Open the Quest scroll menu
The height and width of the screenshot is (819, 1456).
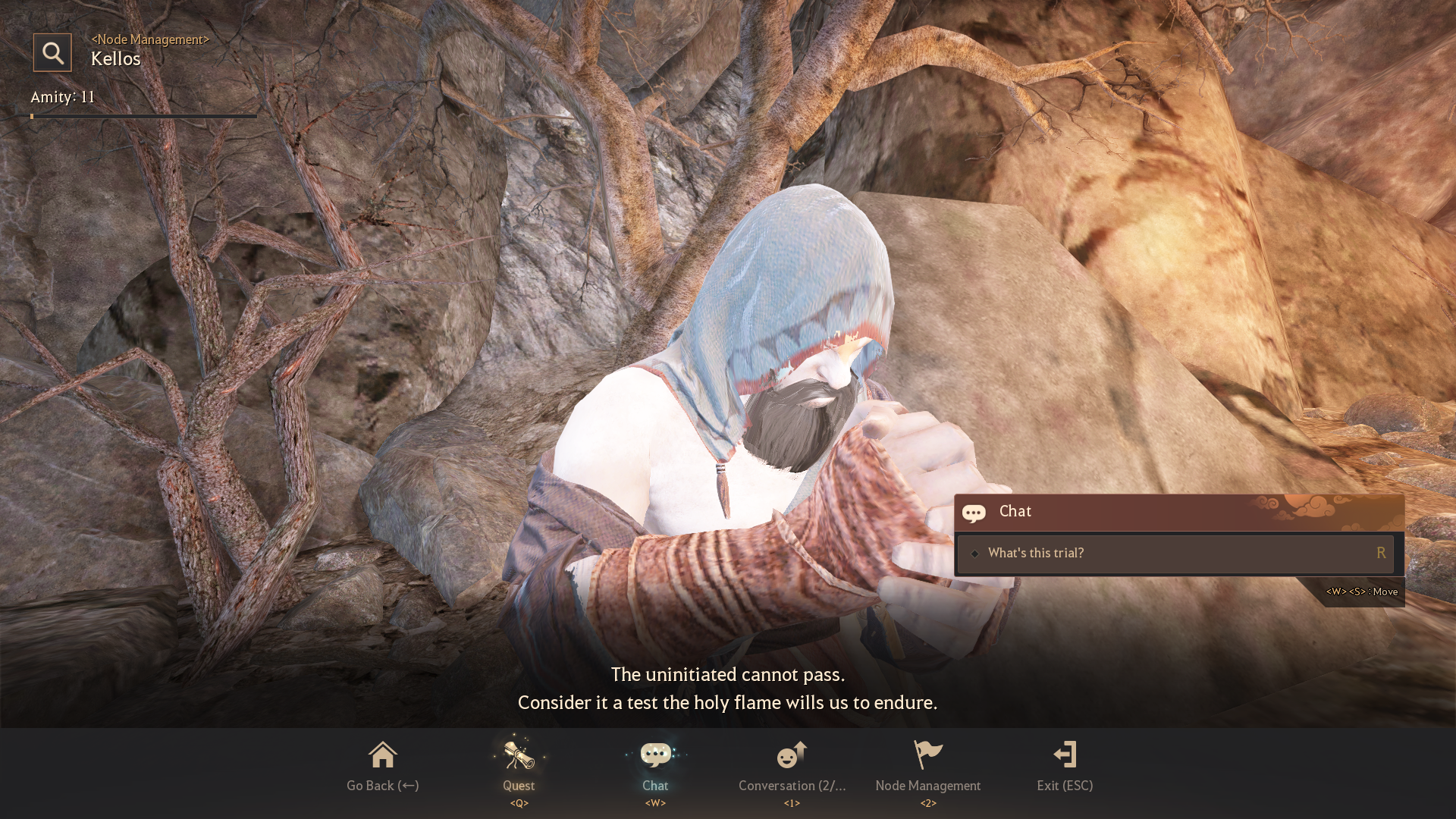[x=519, y=764]
